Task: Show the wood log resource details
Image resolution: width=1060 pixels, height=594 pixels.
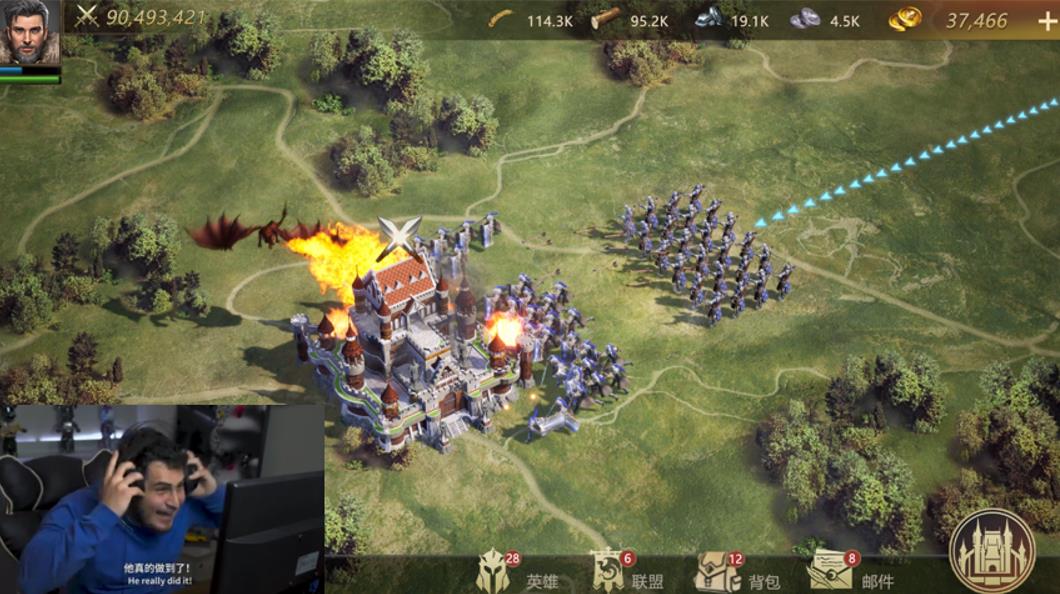Action: [x=605, y=19]
